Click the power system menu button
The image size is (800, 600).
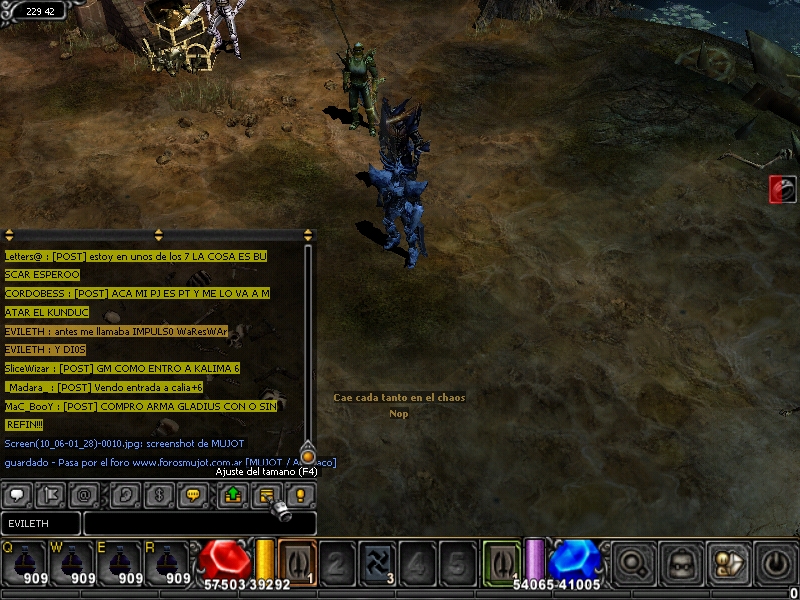pyautogui.click(x=776, y=564)
